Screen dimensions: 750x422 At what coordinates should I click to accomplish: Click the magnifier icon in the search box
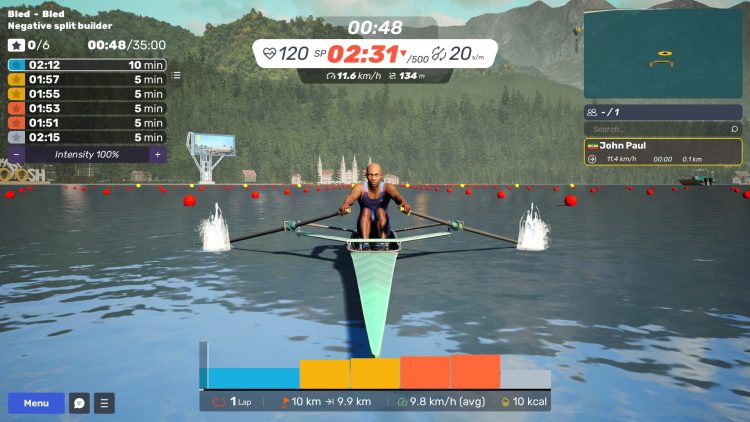click(734, 129)
